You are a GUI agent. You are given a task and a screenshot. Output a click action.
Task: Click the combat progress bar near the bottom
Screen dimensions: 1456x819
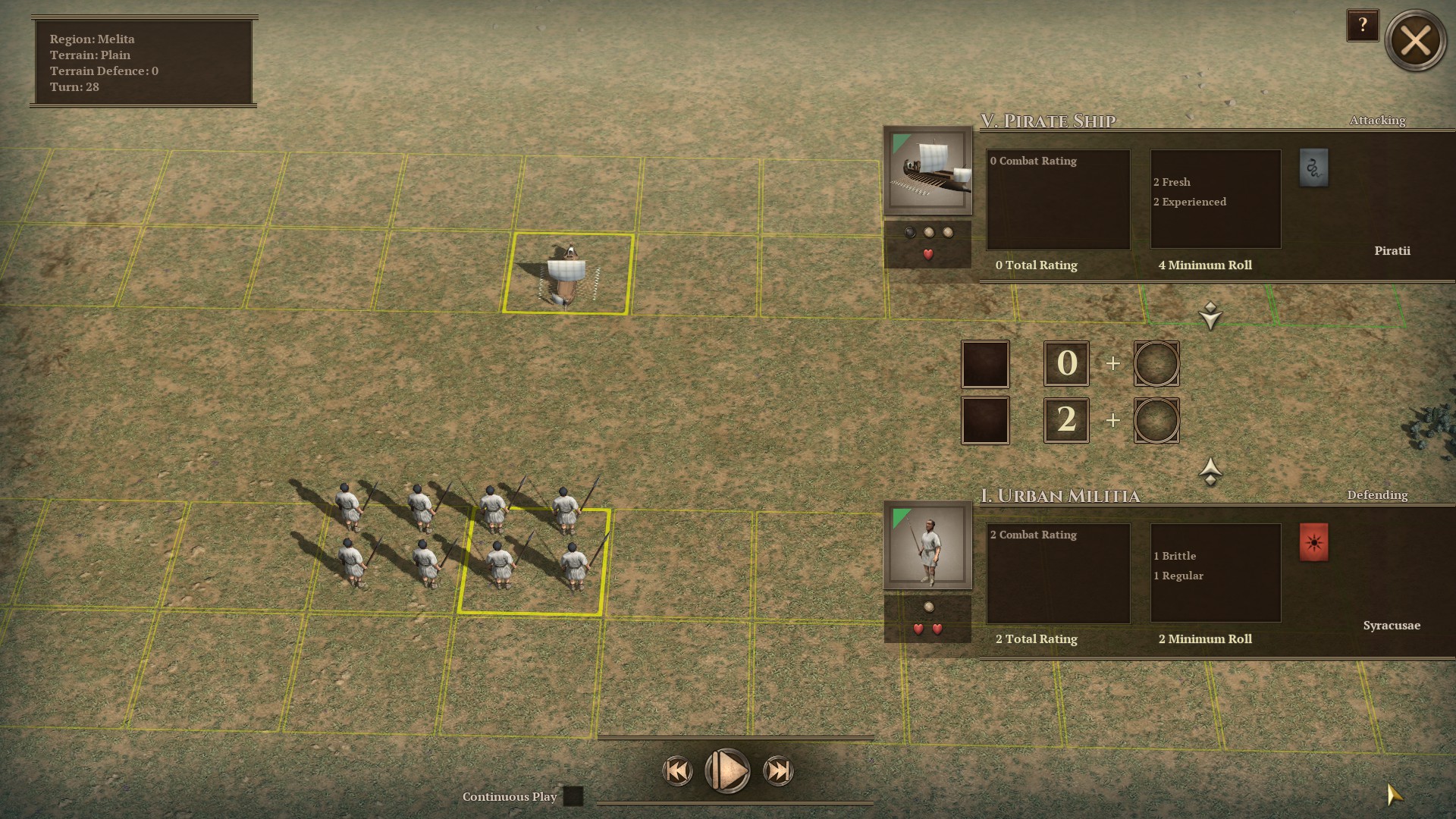(x=736, y=737)
